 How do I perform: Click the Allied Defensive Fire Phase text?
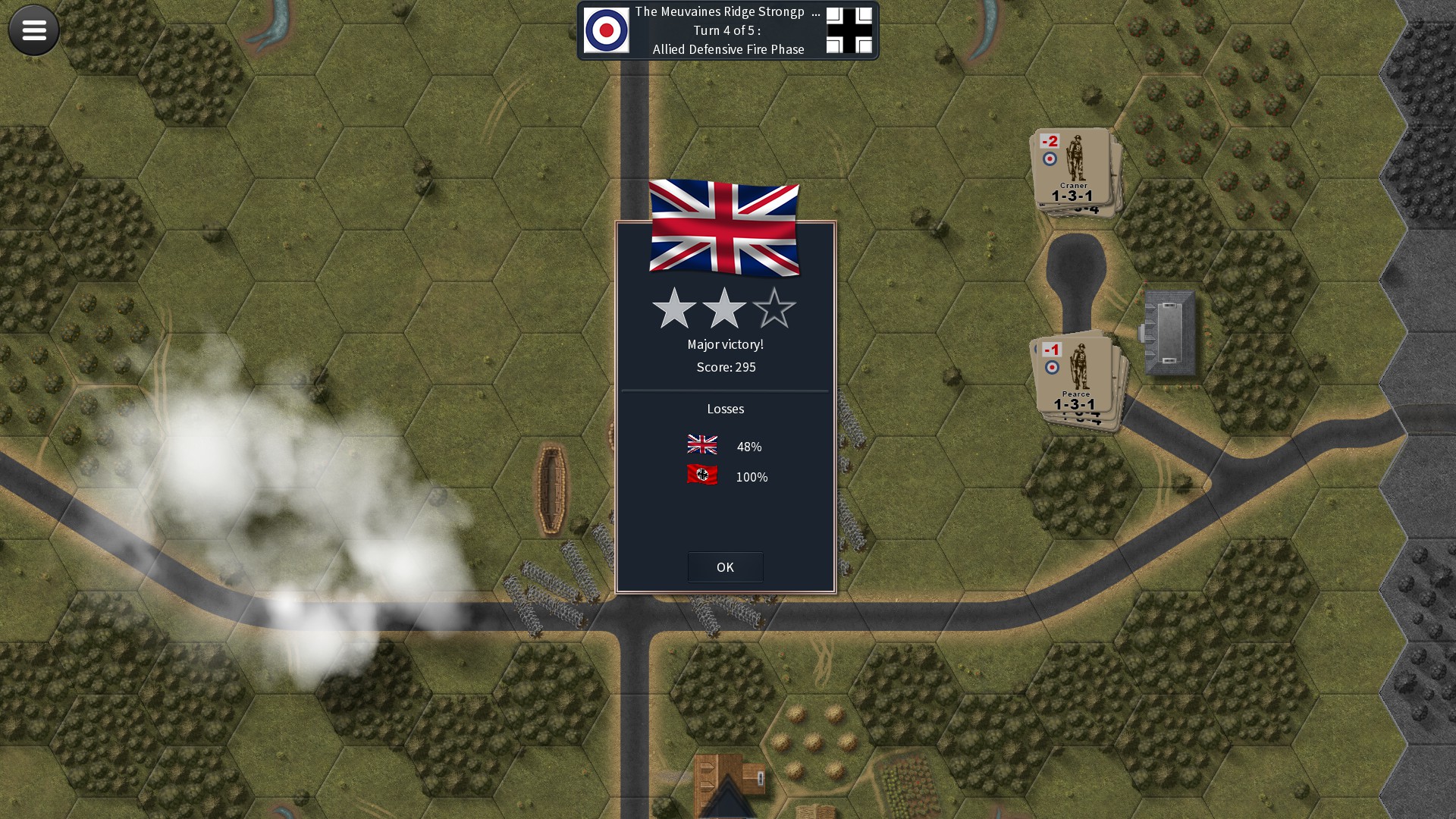pos(729,49)
